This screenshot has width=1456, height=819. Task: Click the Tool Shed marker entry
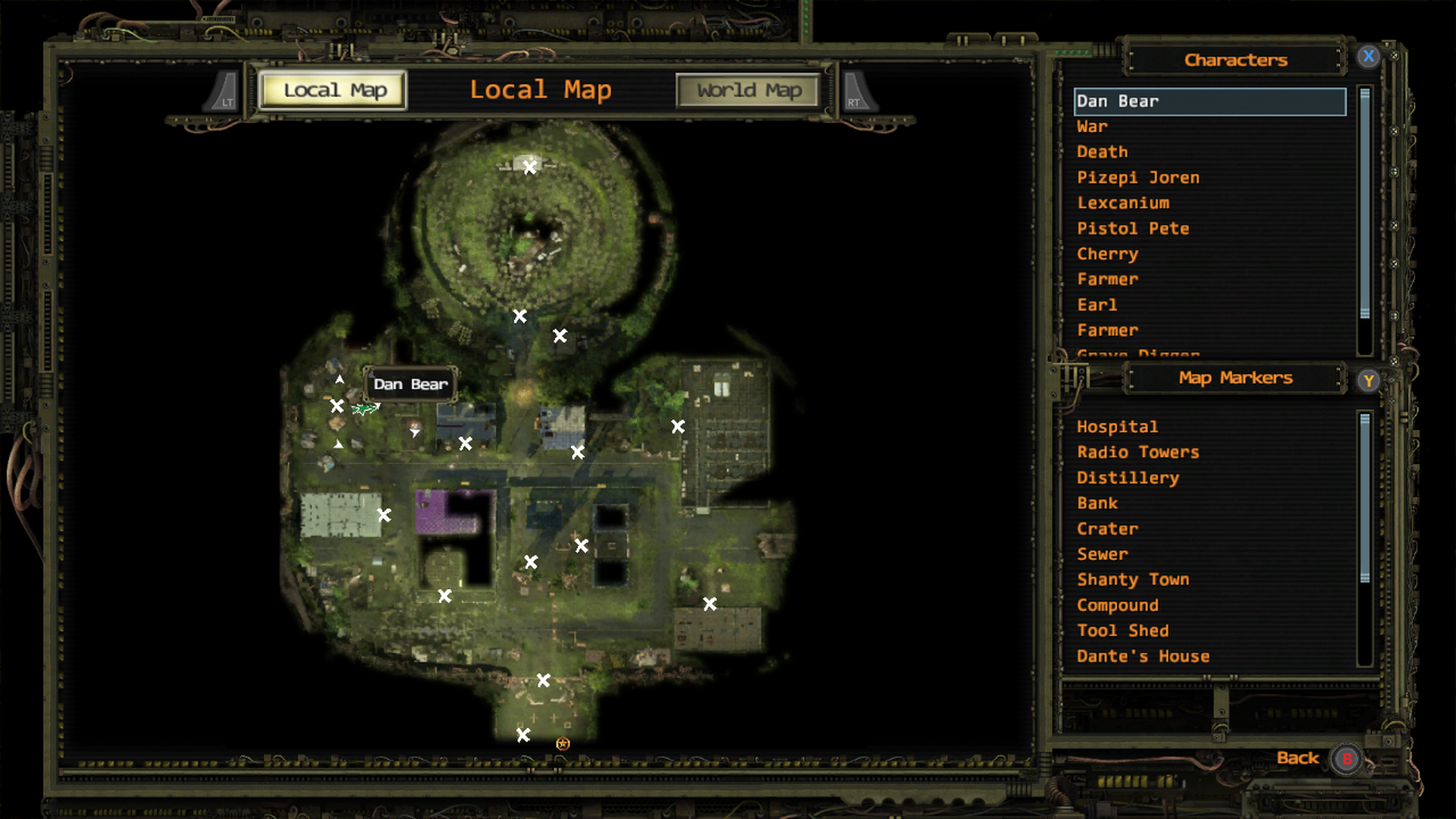[x=1122, y=631]
